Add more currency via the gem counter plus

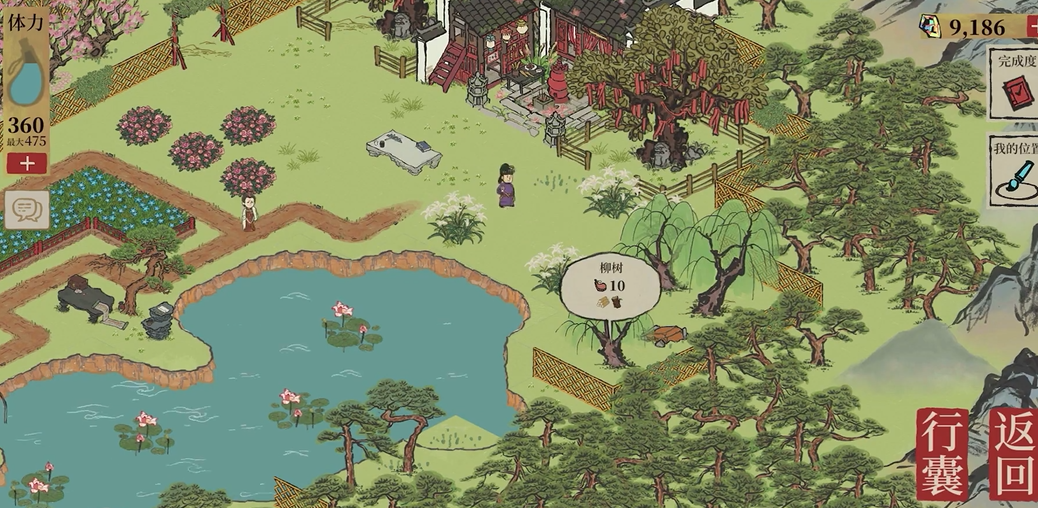coord(1030,26)
